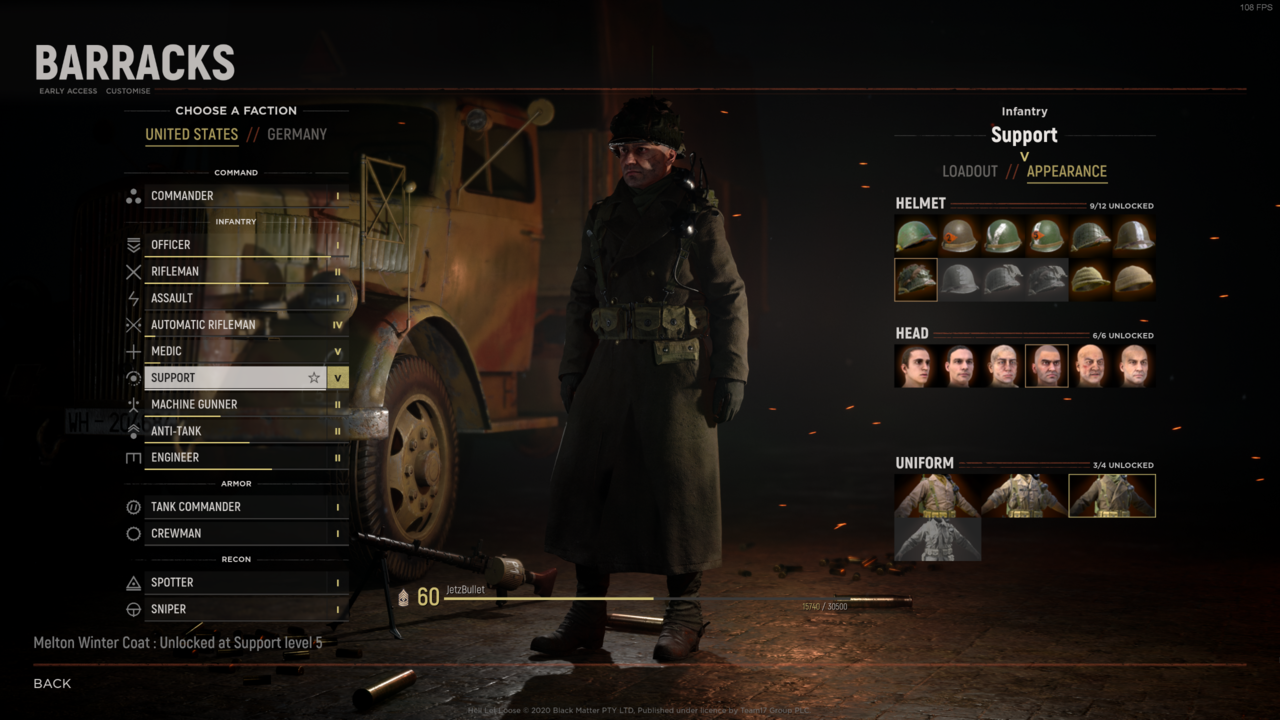Image resolution: width=1280 pixels, height=720 pixels.
Task: Open the Appearance tab
Action: point(1066,171)
